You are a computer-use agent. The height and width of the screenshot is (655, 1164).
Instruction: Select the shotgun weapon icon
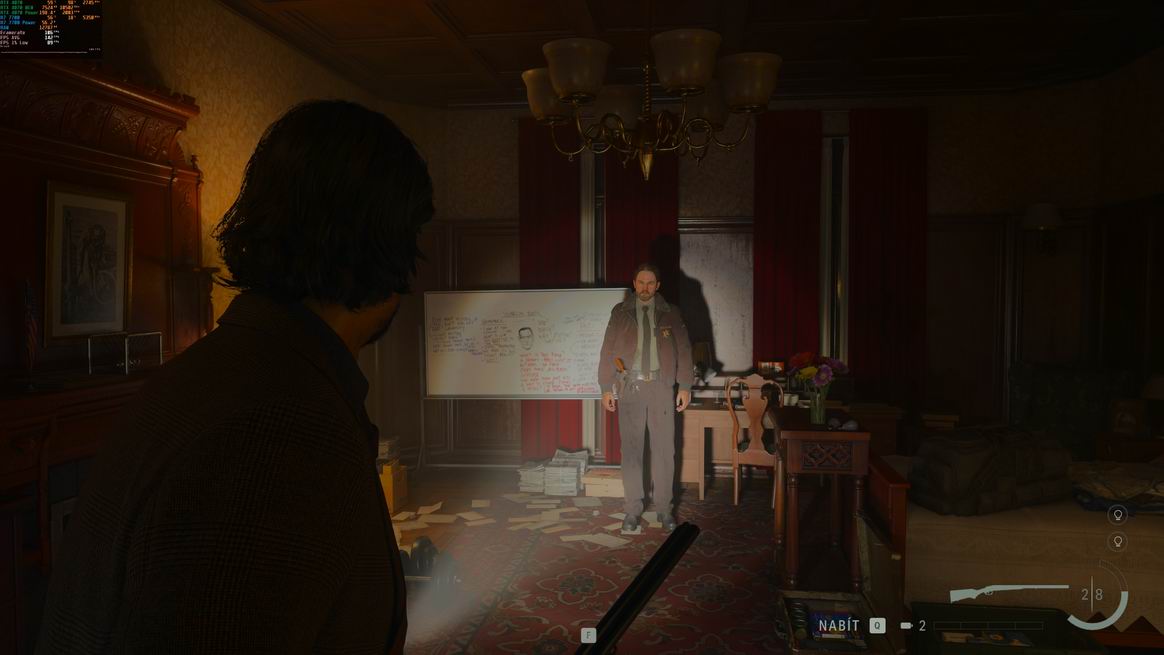pyautogui.click(x=1008, y=592)
